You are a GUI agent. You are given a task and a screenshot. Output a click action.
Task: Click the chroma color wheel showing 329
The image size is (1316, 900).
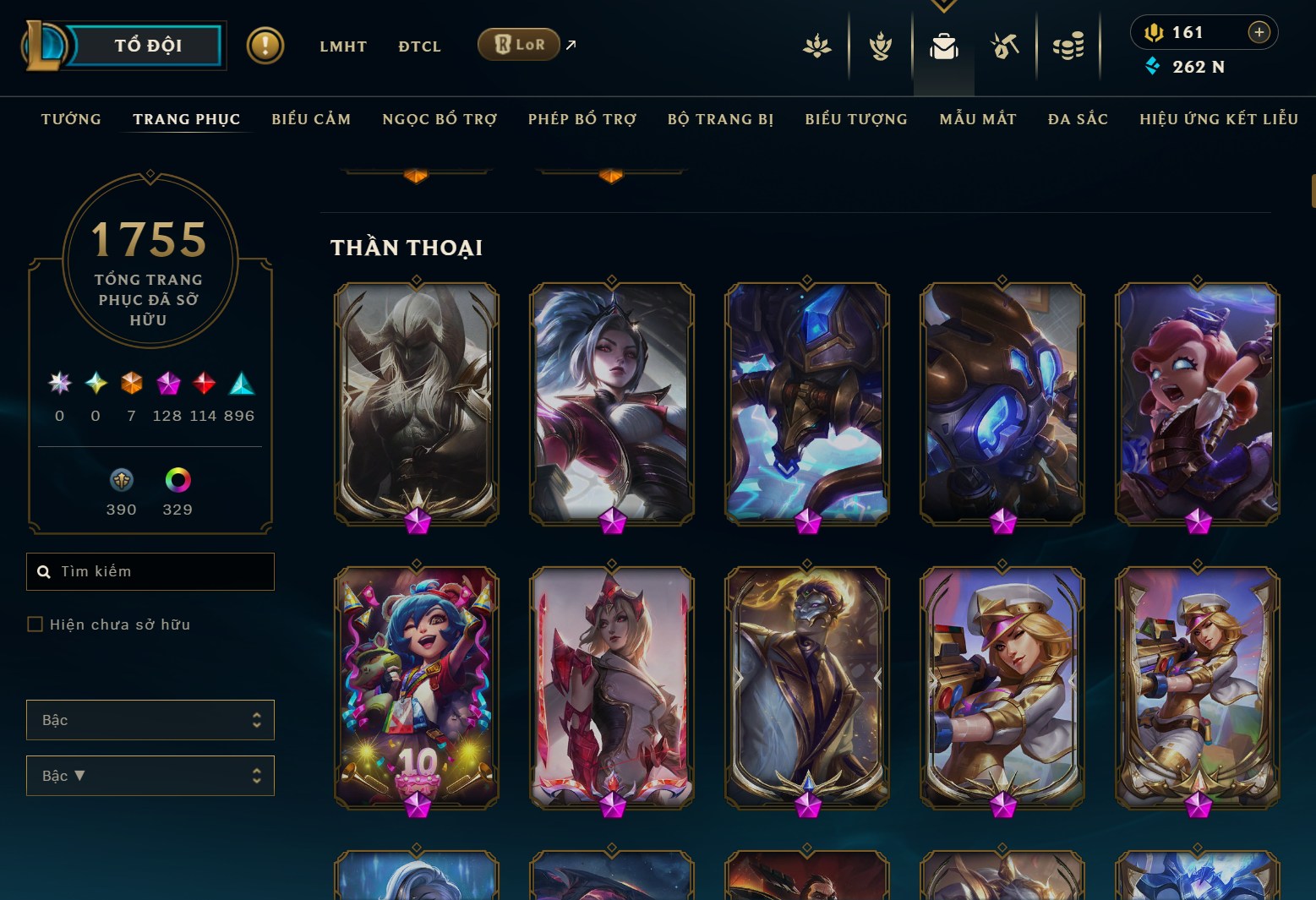click(177, 480)
